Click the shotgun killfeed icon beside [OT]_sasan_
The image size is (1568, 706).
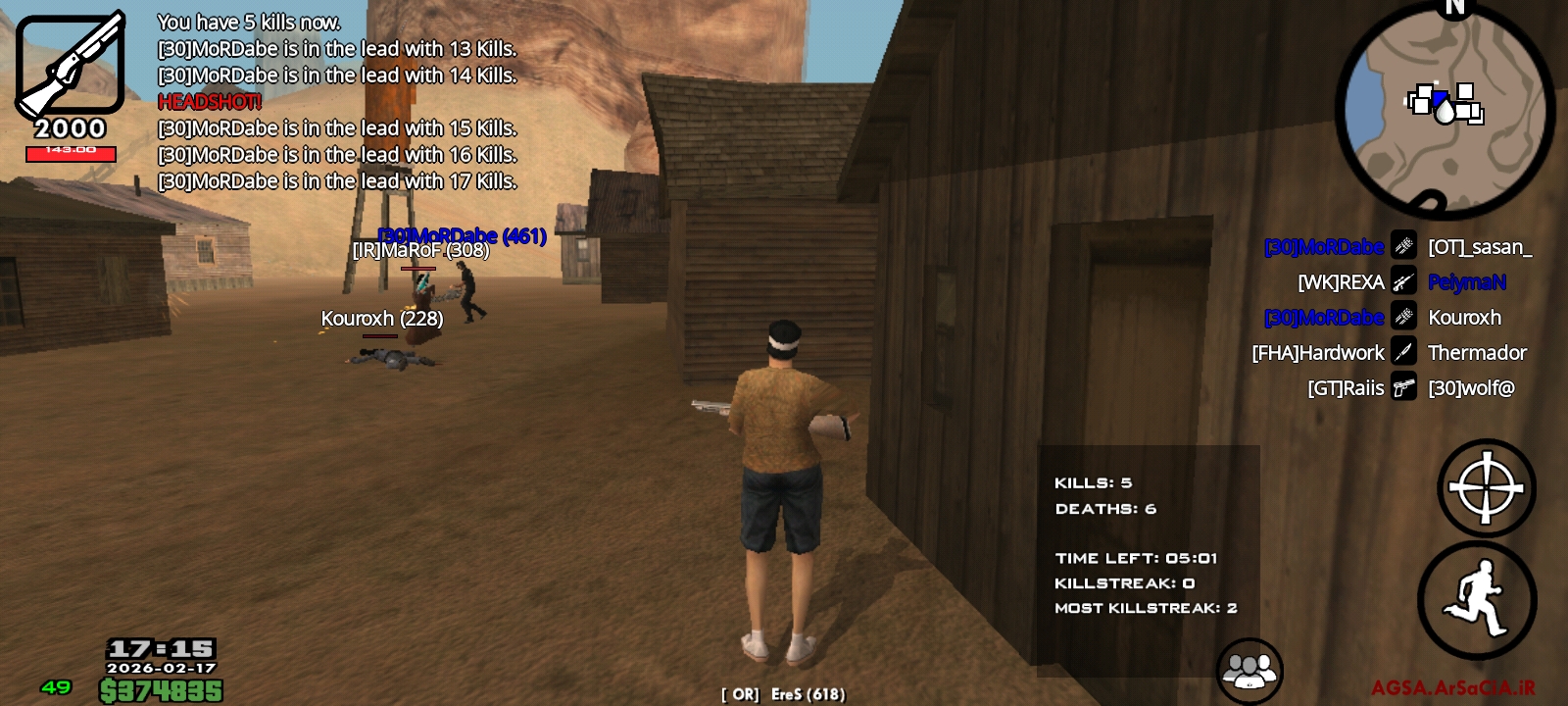(x=1405, y=246)
